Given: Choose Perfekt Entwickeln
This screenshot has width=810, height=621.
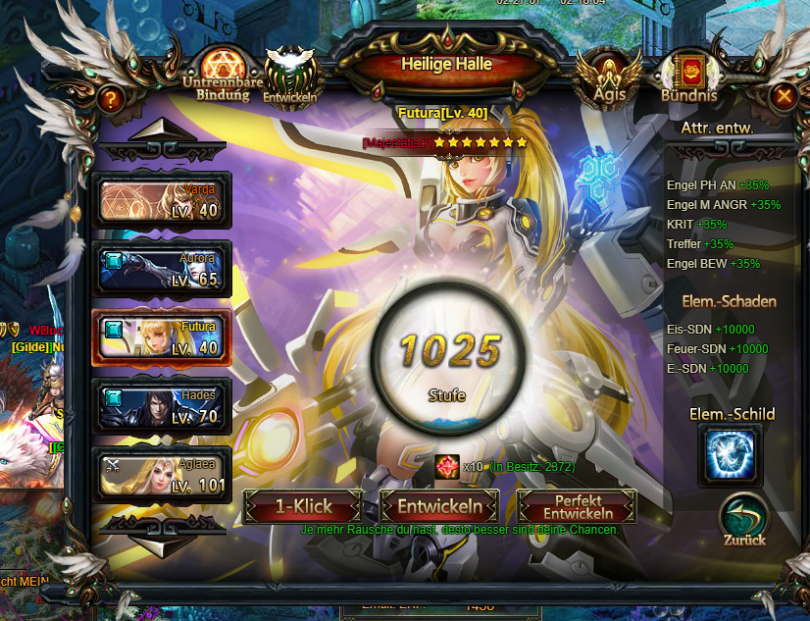Looking at the screenshot, I should [x=577, y=506].
